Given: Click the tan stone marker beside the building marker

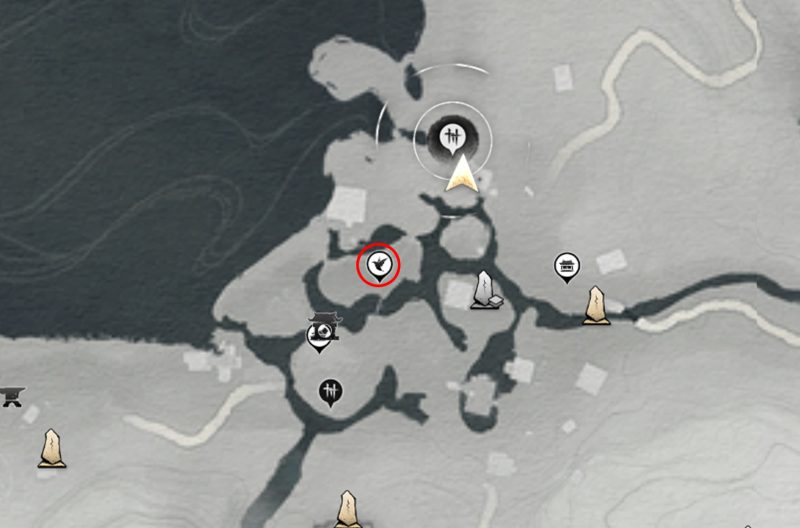Looking at the screenshot, I should click(x=596, y=305).
